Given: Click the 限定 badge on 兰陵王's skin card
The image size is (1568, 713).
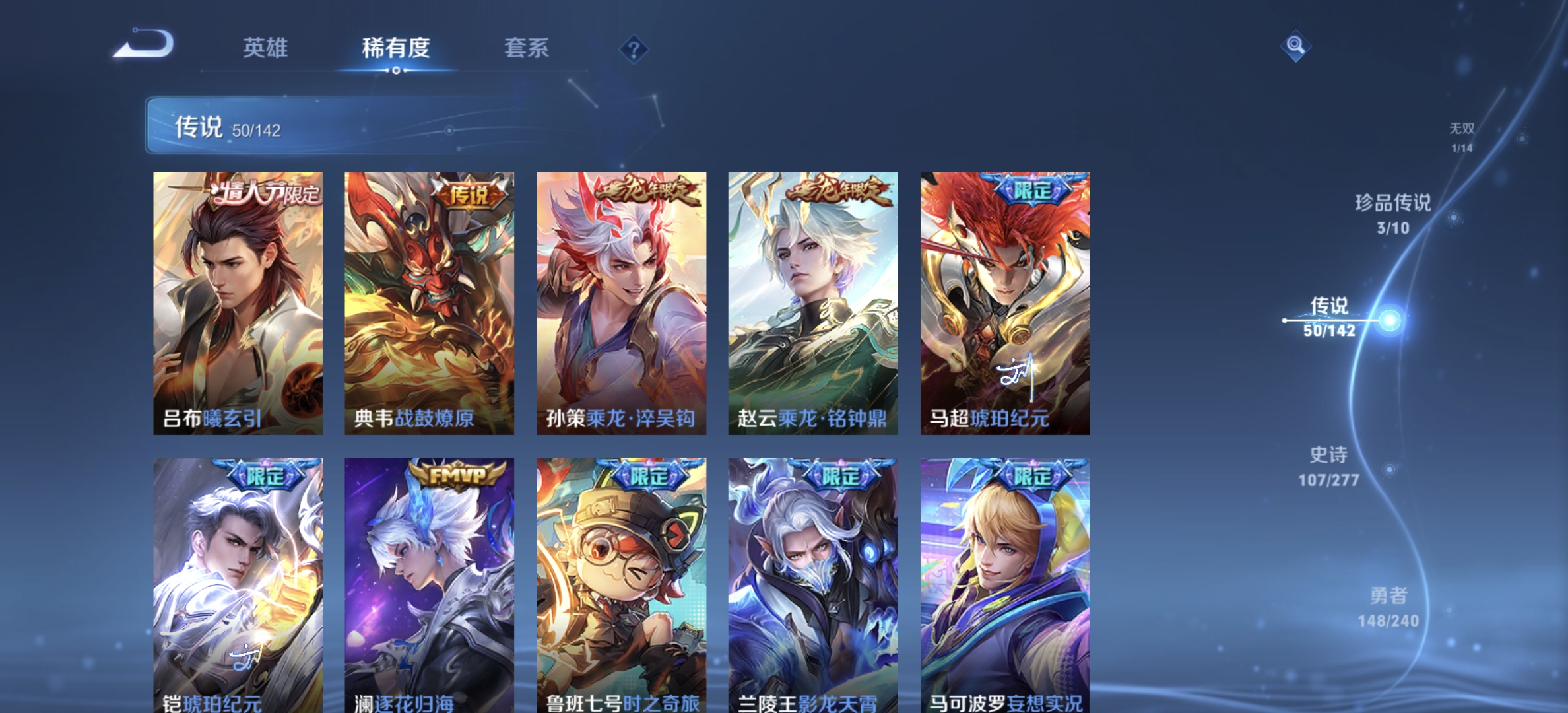Looking at the screenshot, I should tap(841, 475).
